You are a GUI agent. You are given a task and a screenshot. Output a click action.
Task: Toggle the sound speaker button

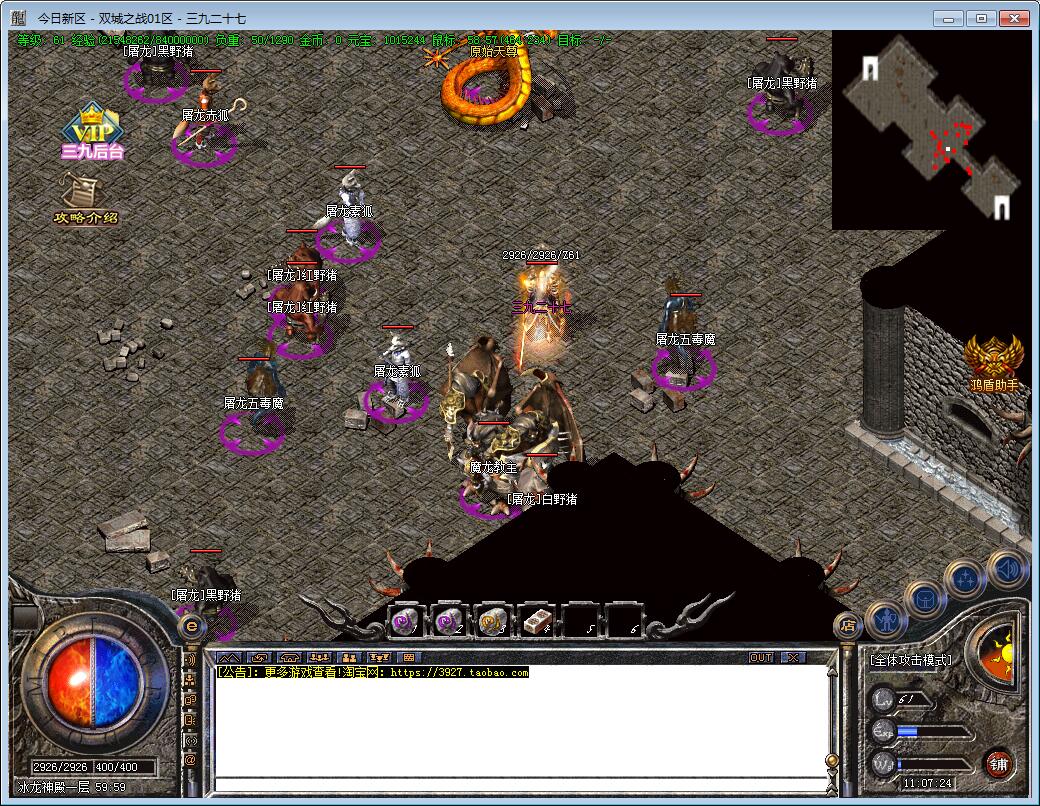[1006, 567]
